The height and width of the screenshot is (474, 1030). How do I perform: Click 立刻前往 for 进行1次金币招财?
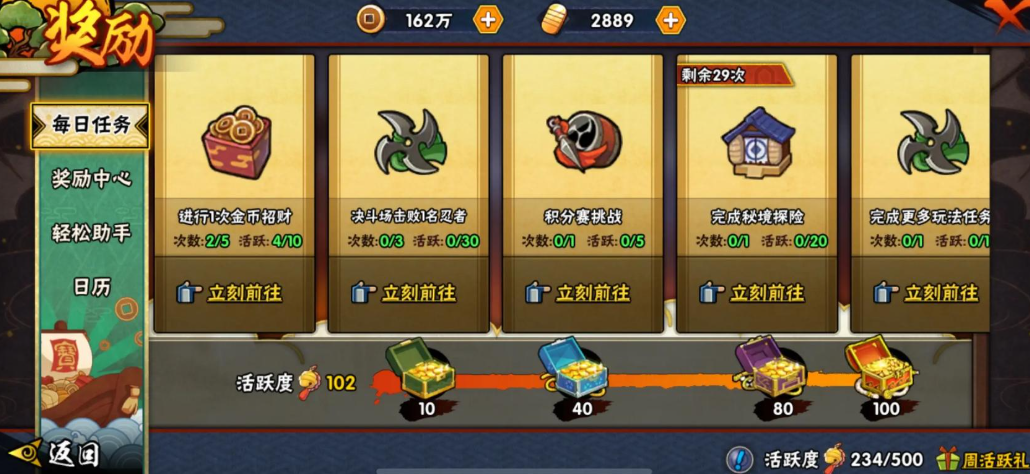234,293
